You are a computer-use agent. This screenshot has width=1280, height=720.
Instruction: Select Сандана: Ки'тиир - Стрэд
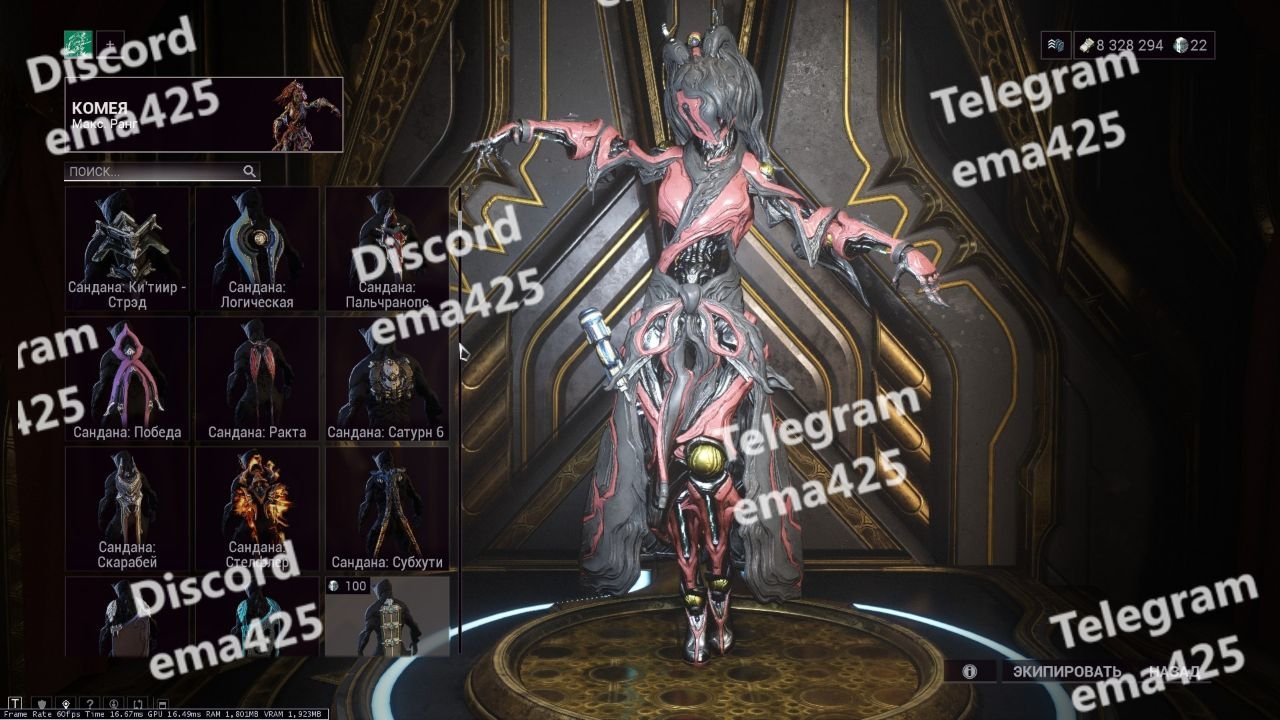pyautogui.click(x=127, y=248)
